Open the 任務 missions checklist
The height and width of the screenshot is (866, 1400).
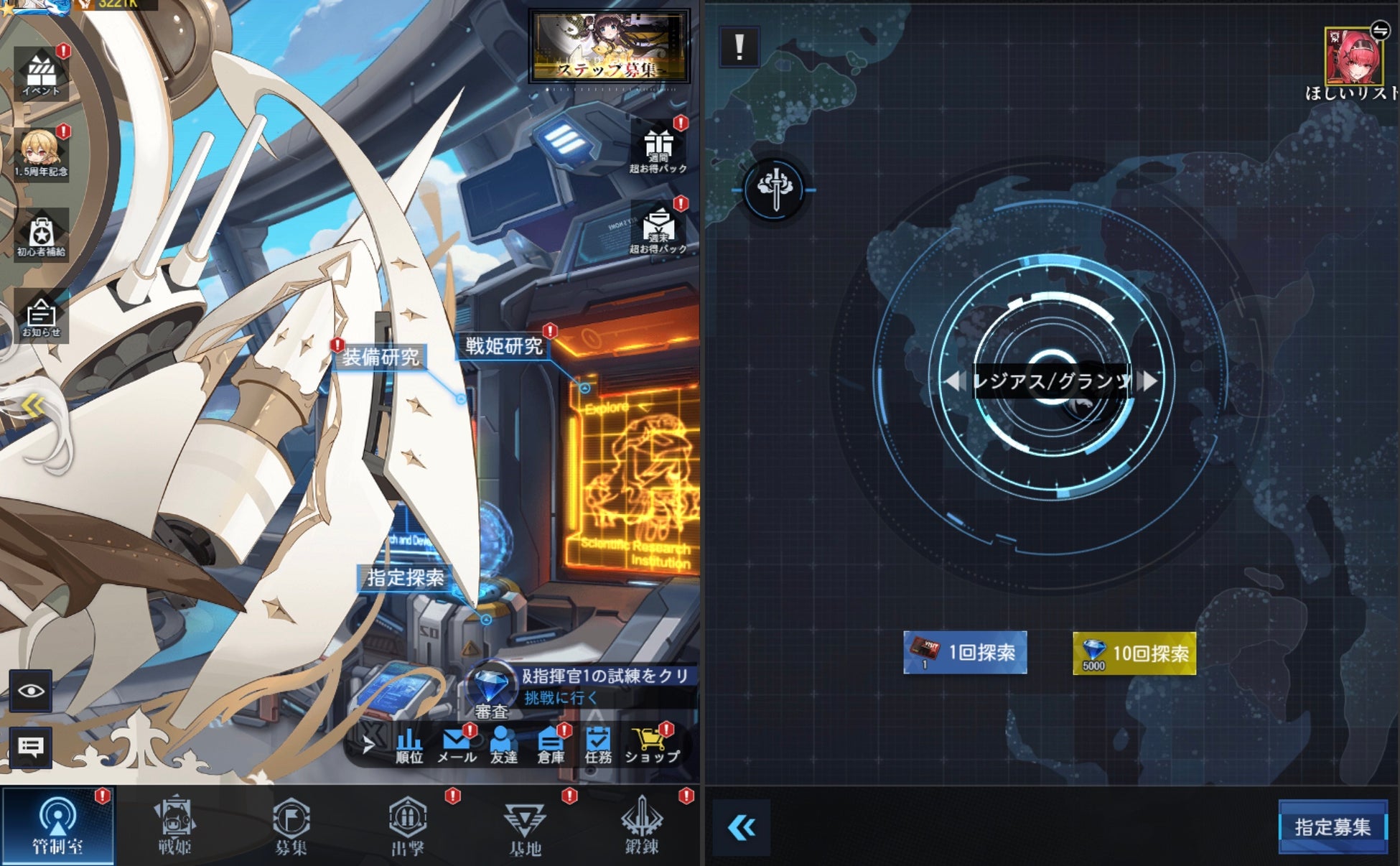[597, 745]
